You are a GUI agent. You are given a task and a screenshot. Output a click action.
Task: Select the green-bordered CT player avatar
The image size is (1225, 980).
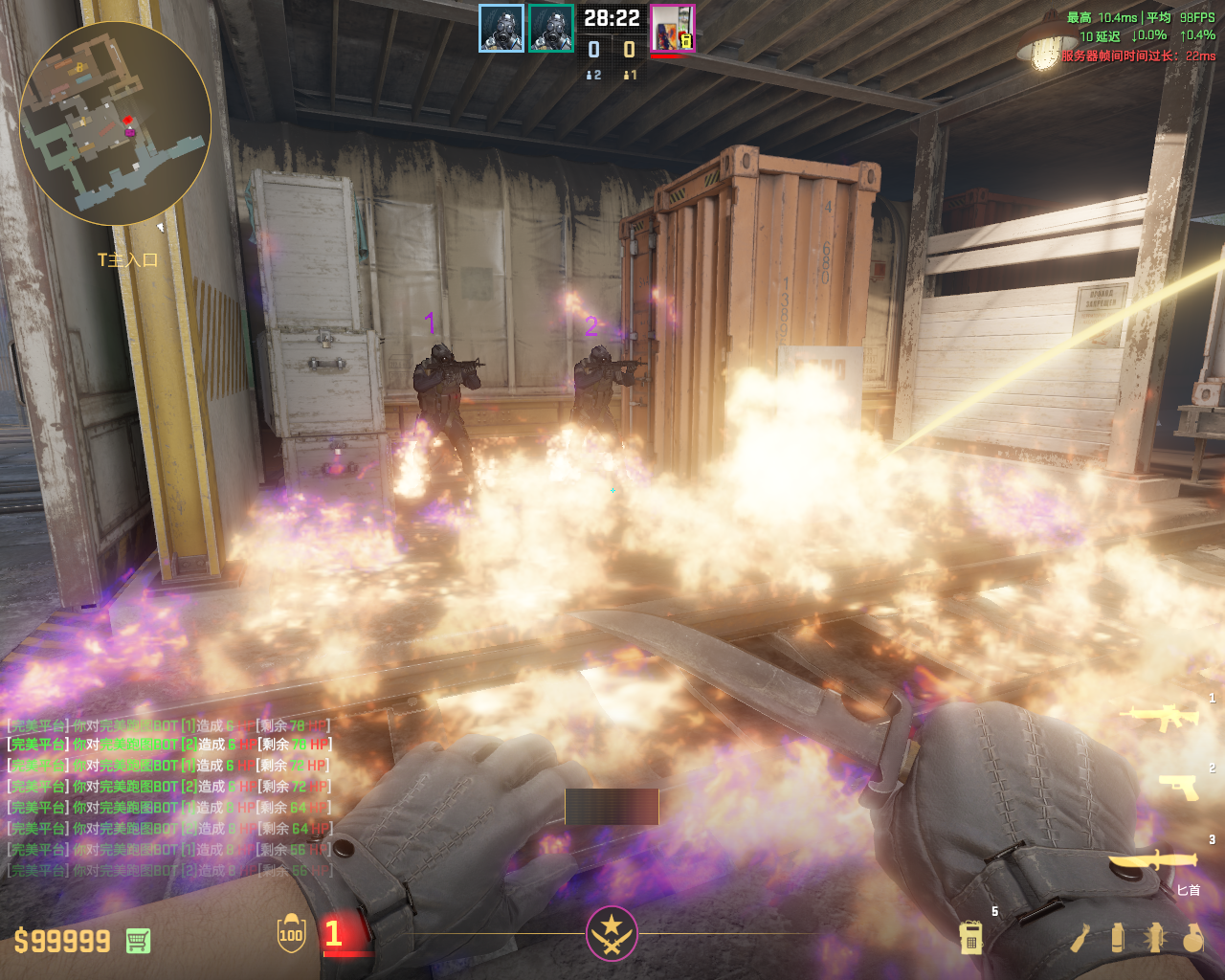(x=551, y=28)
